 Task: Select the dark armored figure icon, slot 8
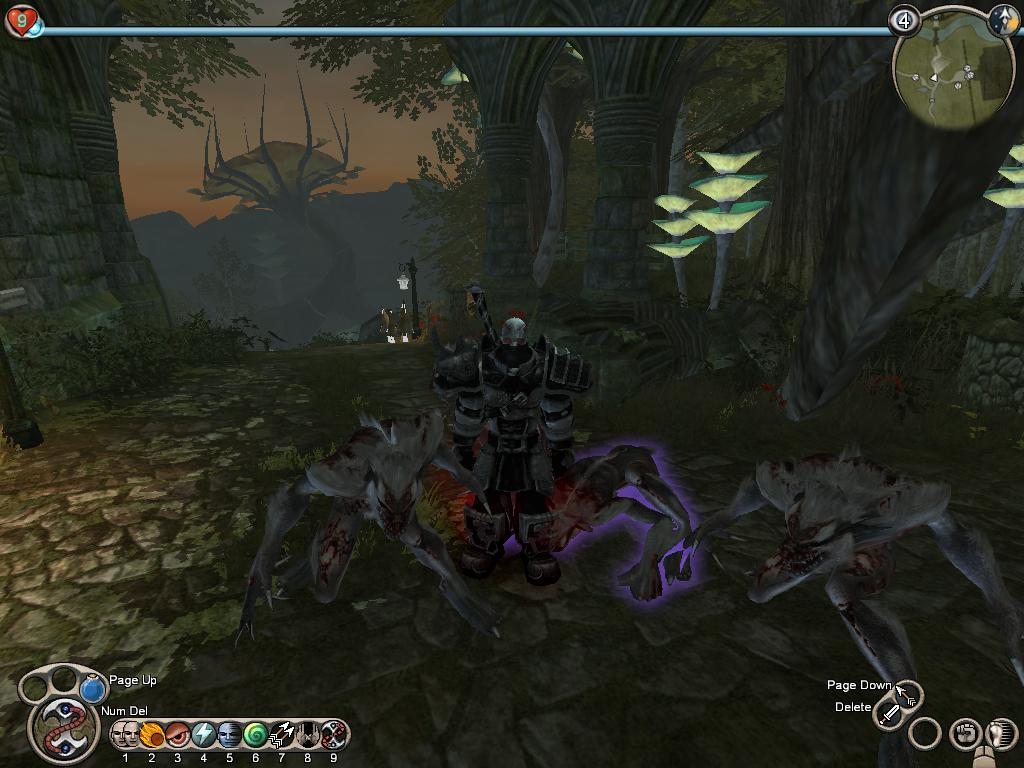coord(307,734)
